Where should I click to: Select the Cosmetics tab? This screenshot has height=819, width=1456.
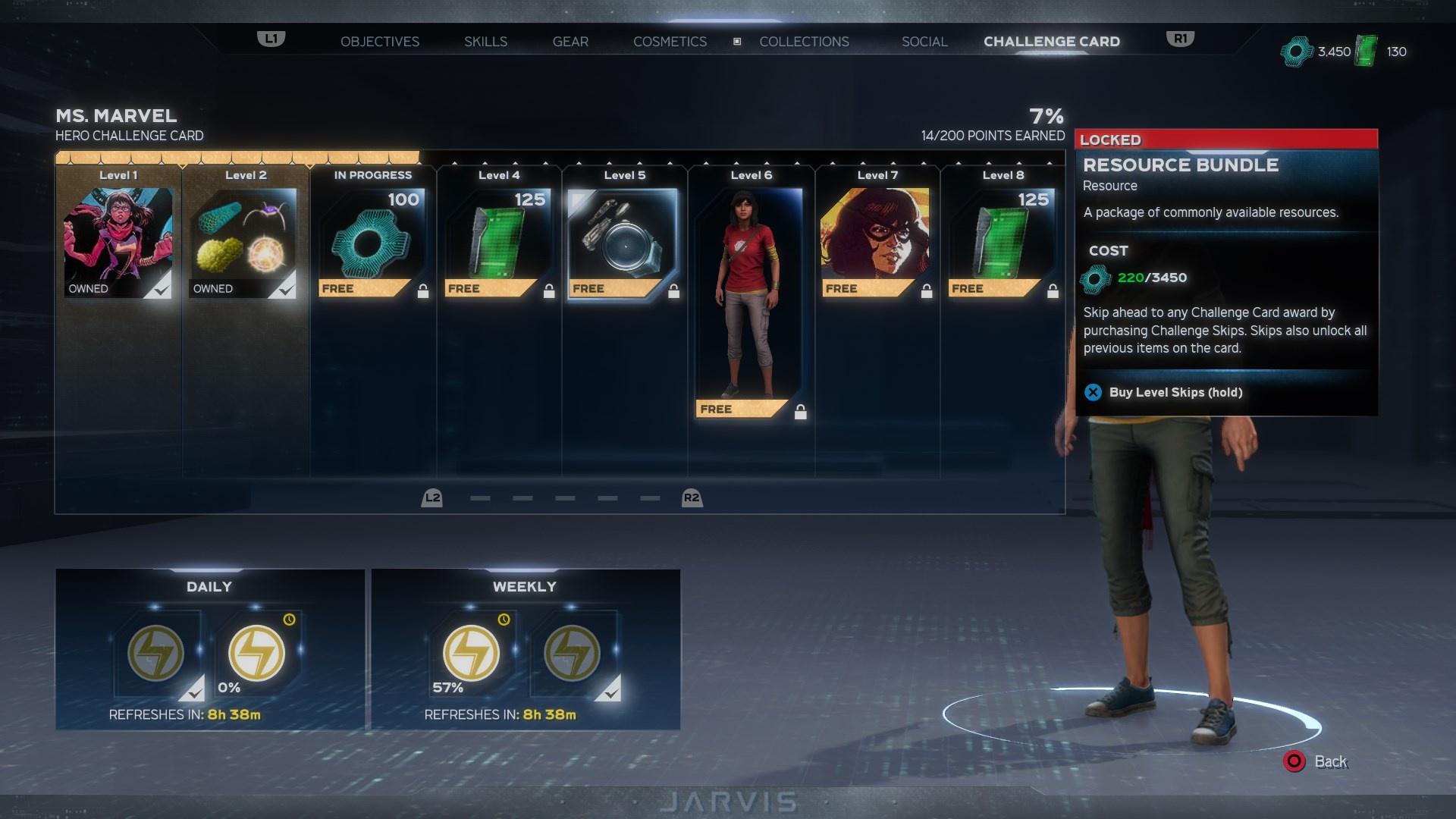[x=670, y=42]
